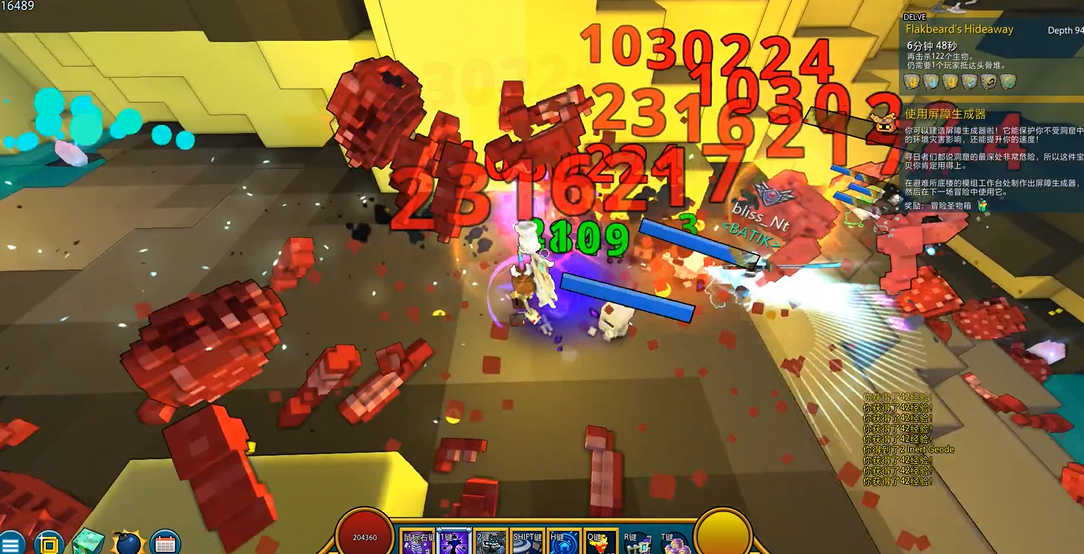The image size is (1084, 554).
Task: Click the 冒险圣物箱 reward gift icon
Action: point(982,205)
